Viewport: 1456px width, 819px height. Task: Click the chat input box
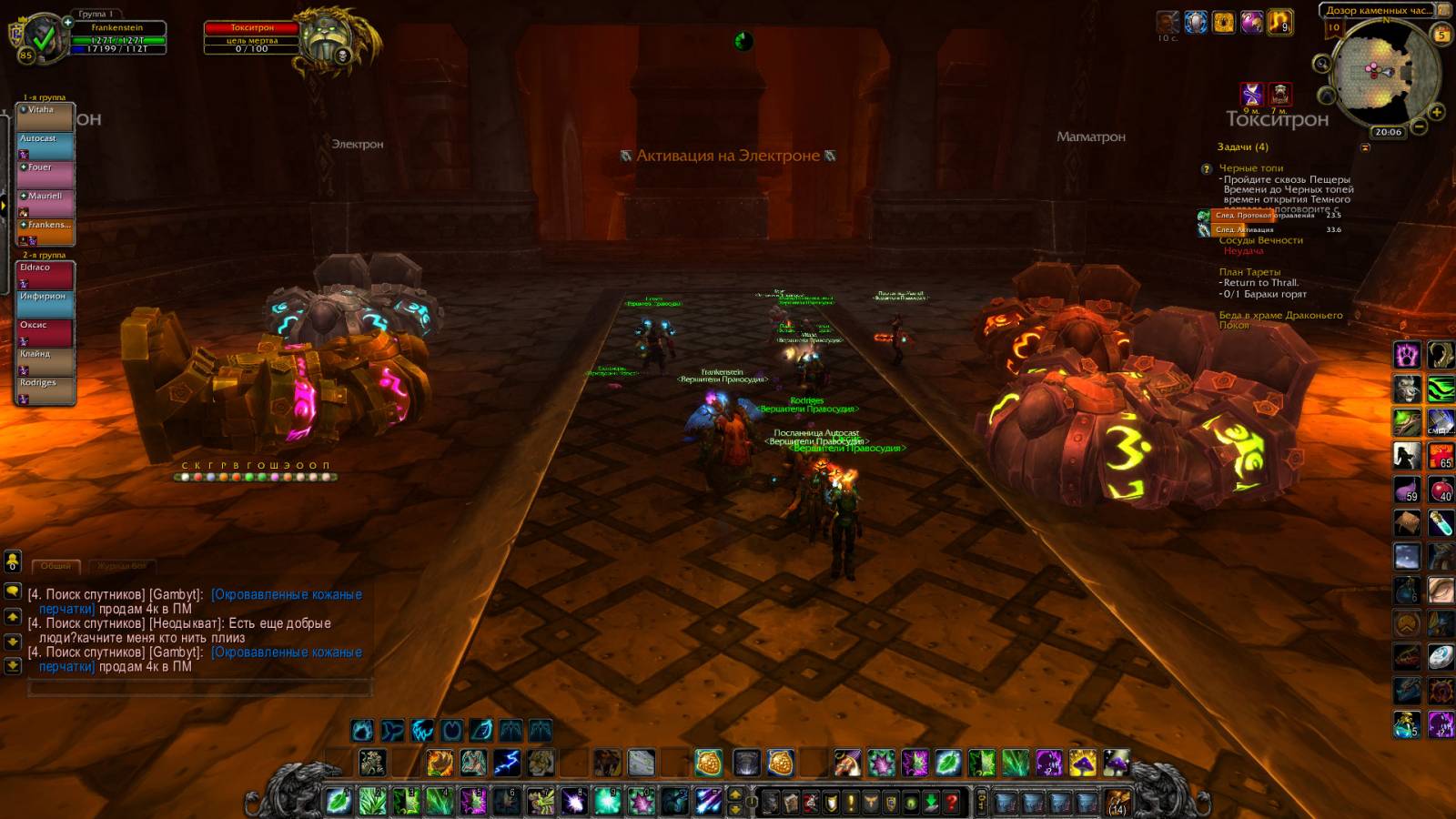coord(200,688)
